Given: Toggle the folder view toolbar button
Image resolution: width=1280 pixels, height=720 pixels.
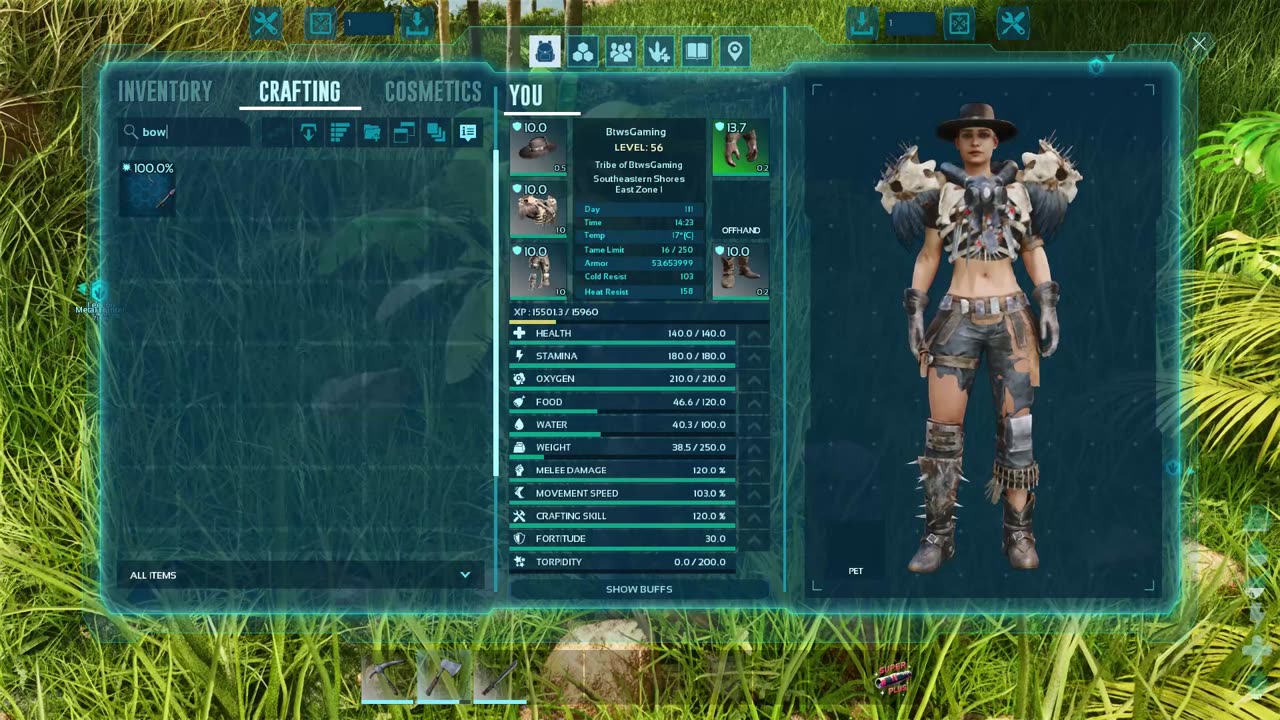Looking at the screenshot, I should (372, 132).
